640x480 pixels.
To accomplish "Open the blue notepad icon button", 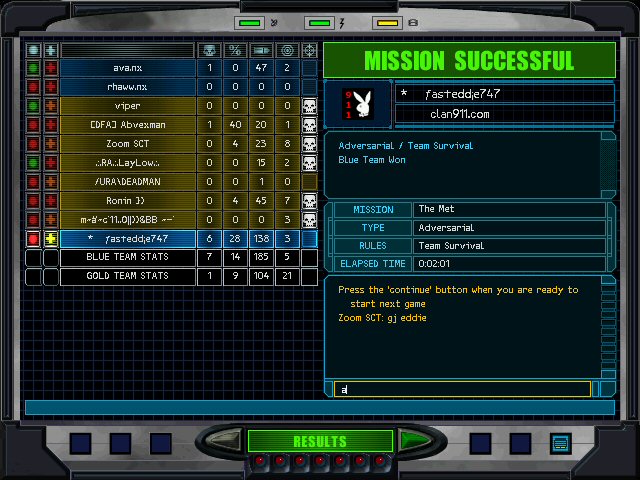I will point(560,442).
